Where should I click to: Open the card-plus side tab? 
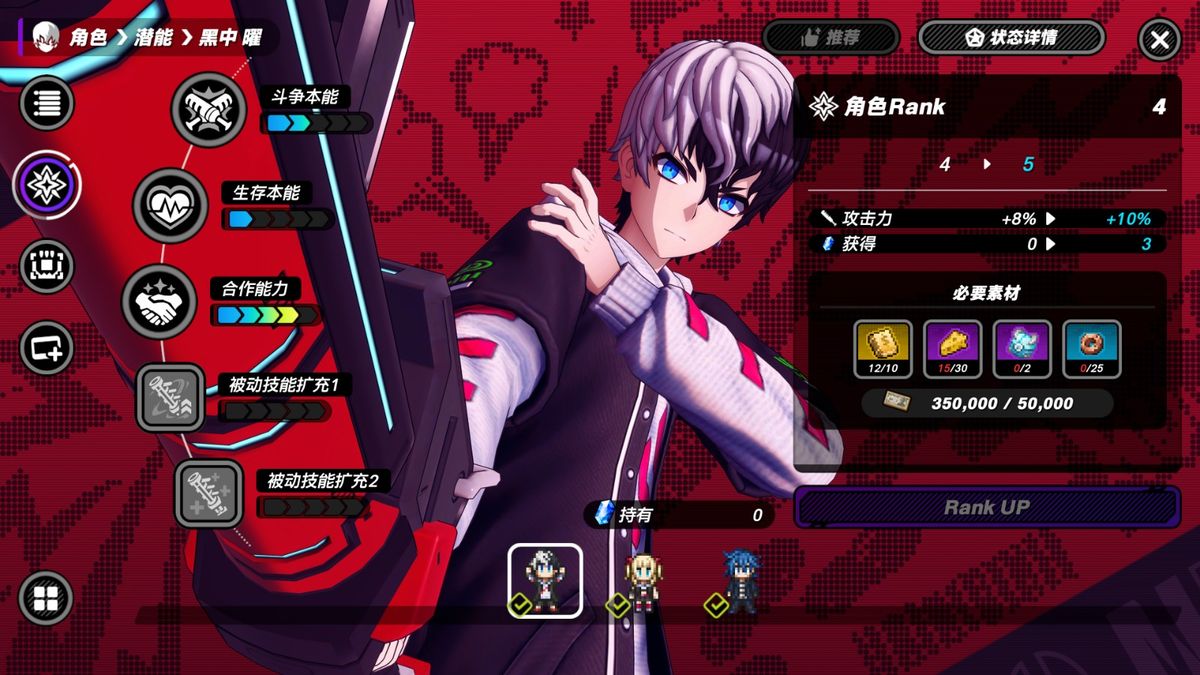46,348
